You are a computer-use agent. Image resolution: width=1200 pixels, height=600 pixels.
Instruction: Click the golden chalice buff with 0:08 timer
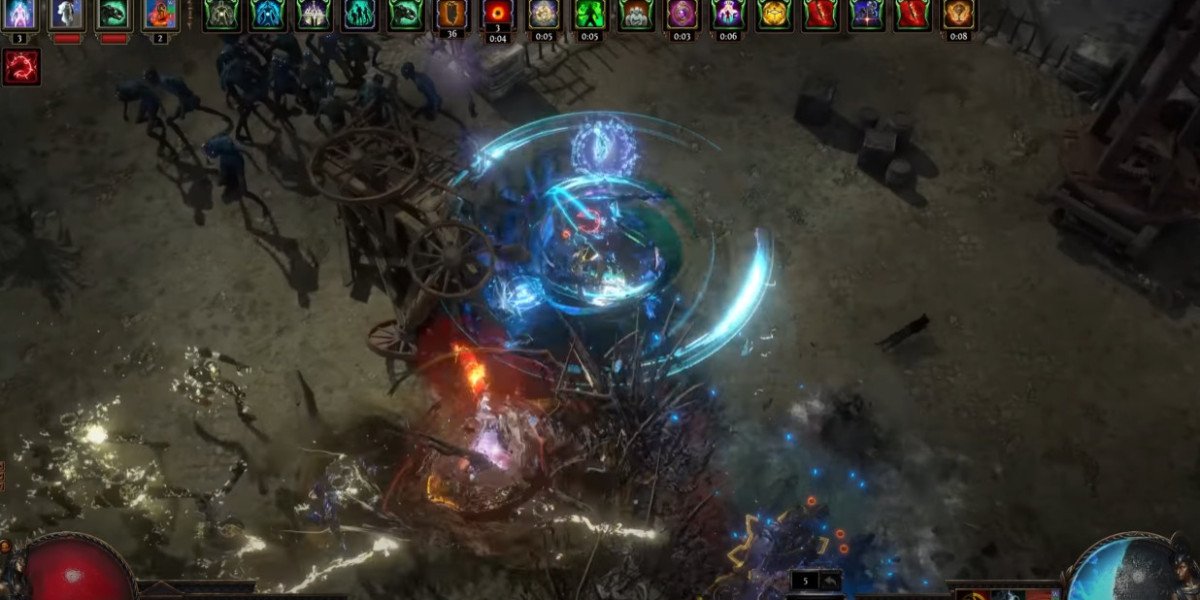[958, 13]
